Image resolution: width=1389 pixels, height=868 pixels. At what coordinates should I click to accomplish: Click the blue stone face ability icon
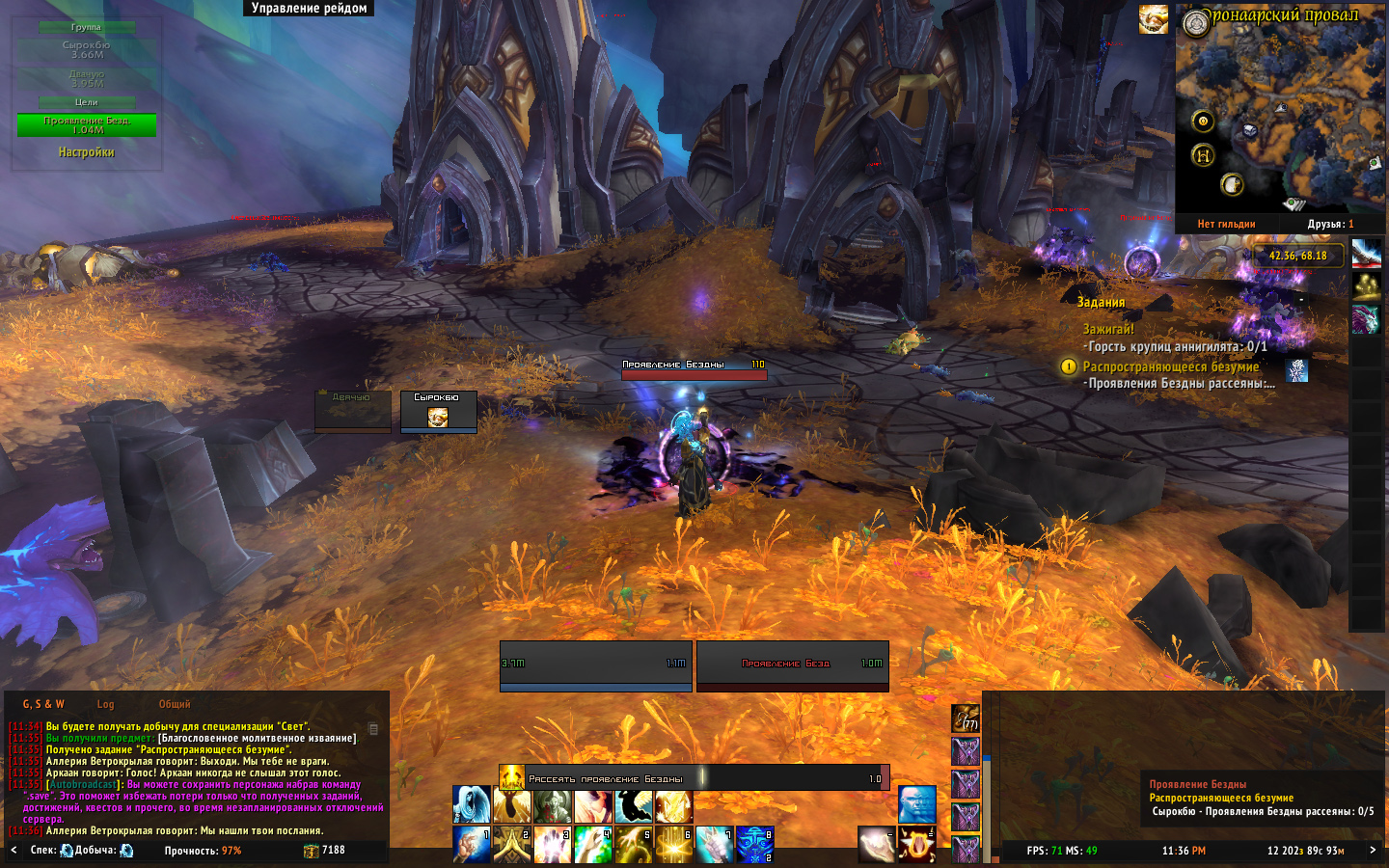coord(916,804)
